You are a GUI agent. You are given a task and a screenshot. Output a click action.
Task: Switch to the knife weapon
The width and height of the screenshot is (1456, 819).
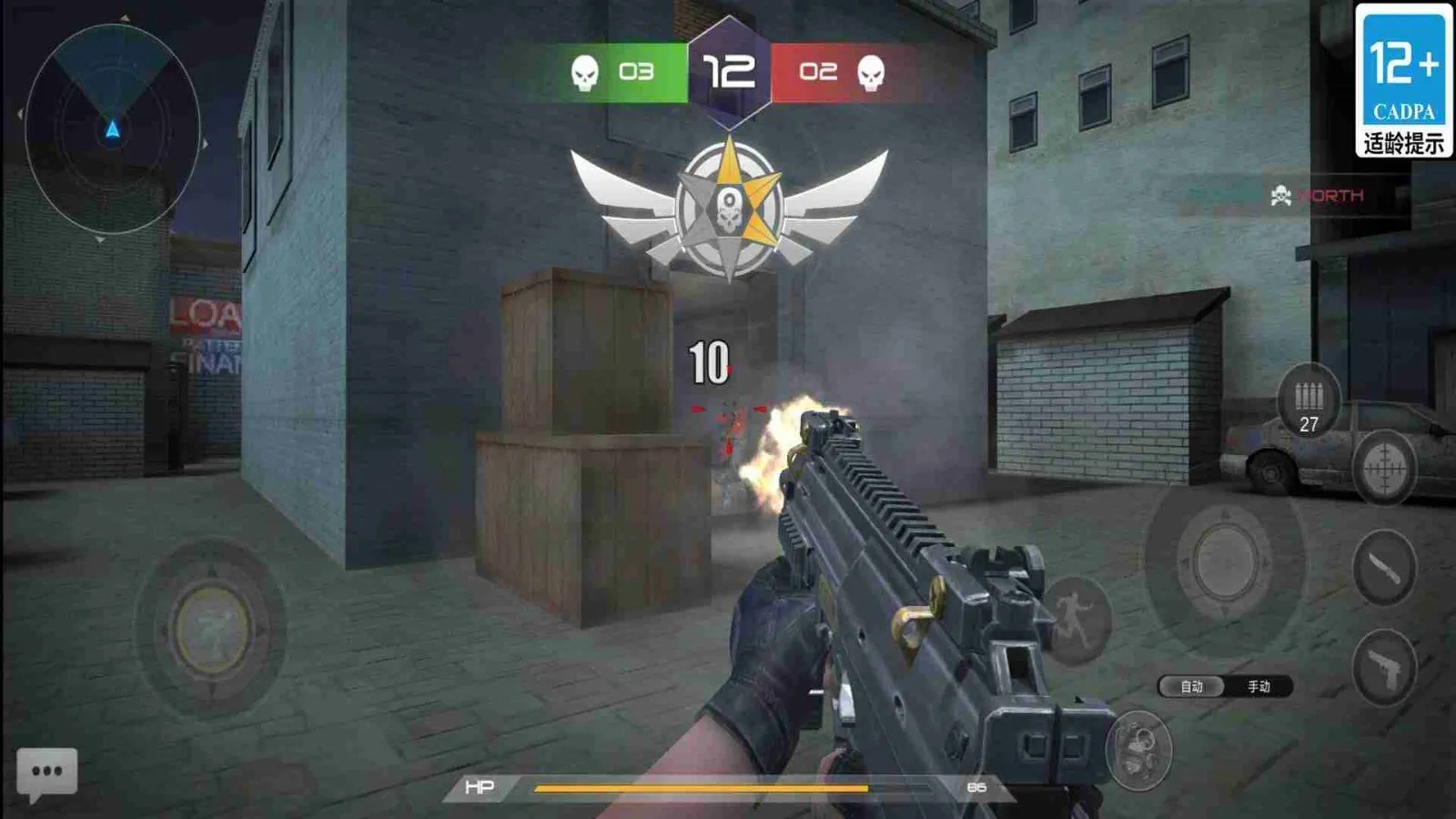[x=1384, y=568]
